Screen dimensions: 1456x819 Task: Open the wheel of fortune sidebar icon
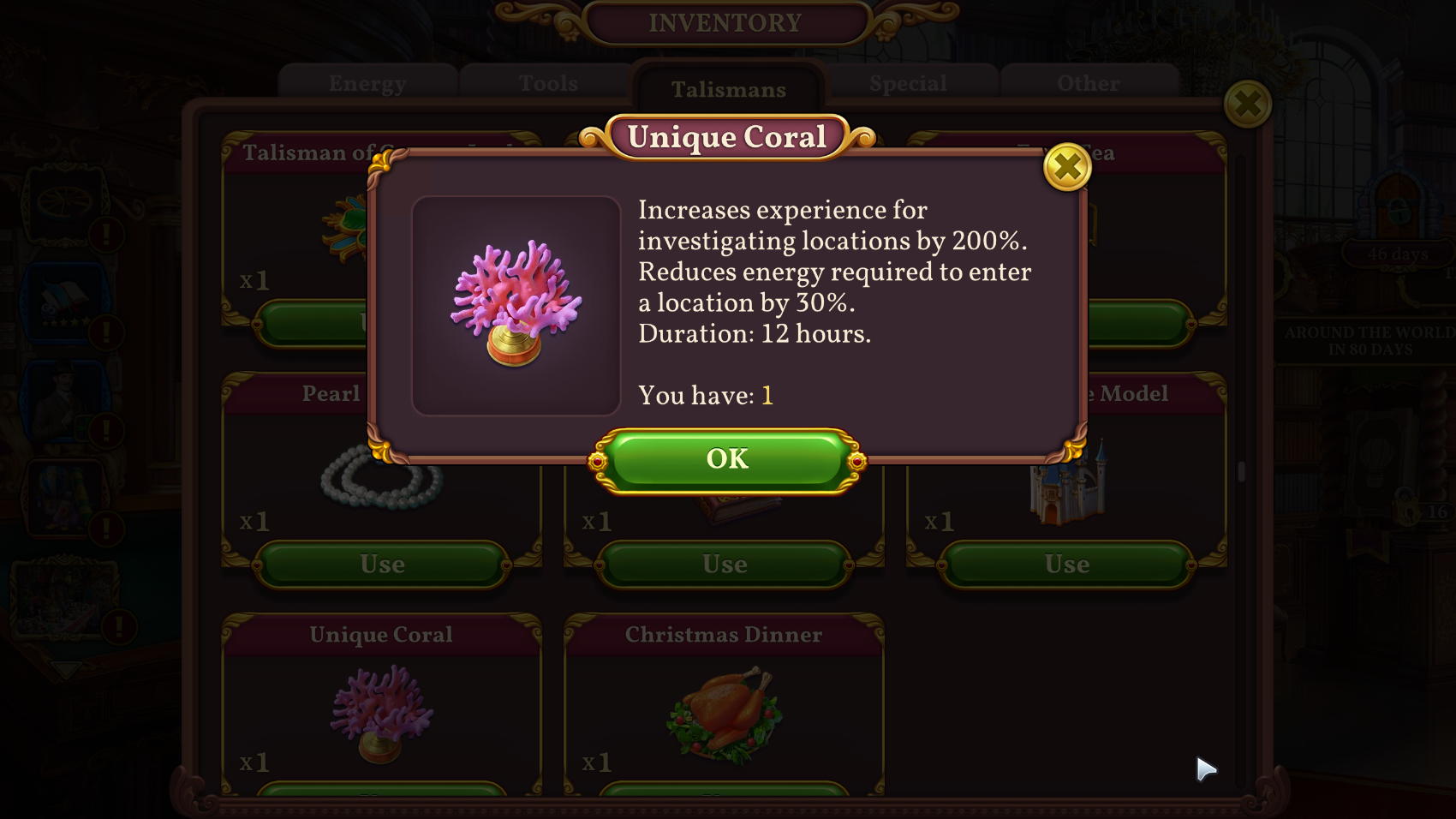click(63, 199)
